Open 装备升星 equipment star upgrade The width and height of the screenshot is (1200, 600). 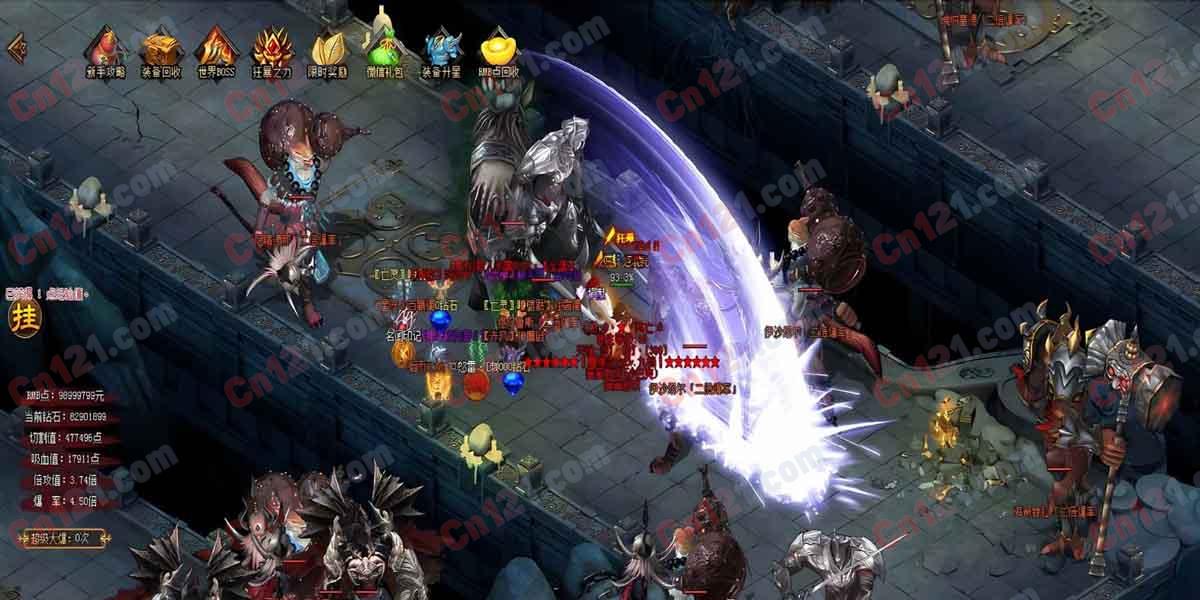tap(441, 51)
